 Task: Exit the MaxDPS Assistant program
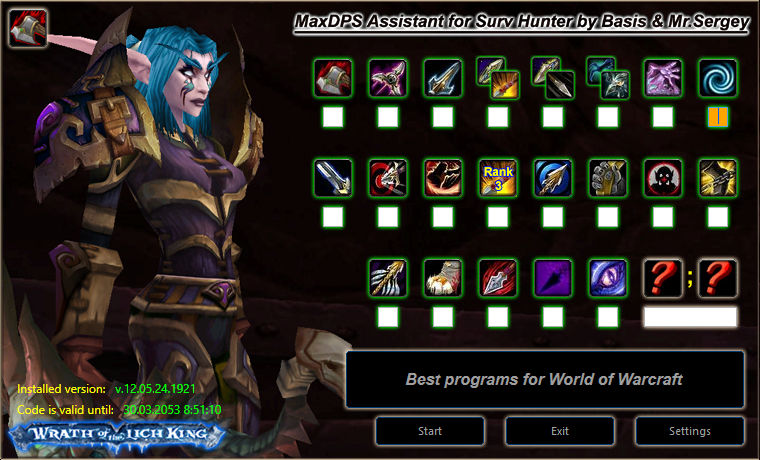[x=560, y=431]
